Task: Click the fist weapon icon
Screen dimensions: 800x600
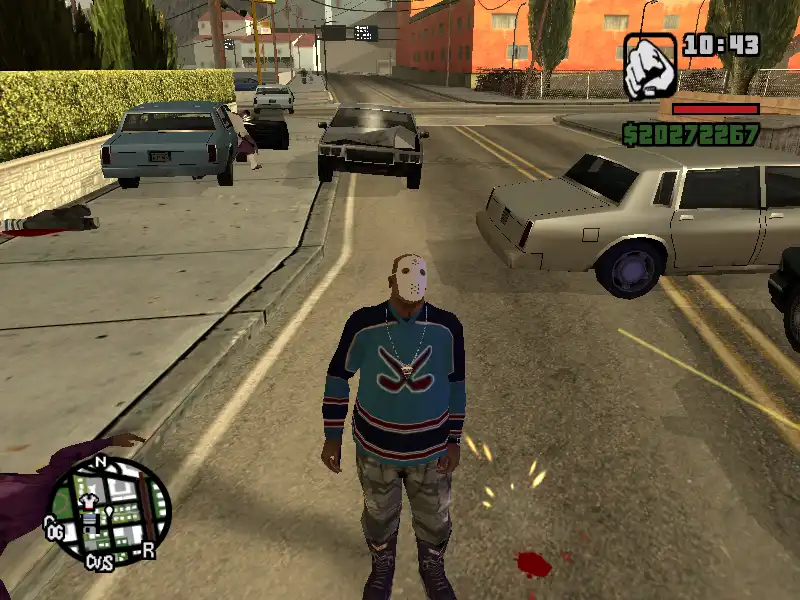Action: [651, 66]
